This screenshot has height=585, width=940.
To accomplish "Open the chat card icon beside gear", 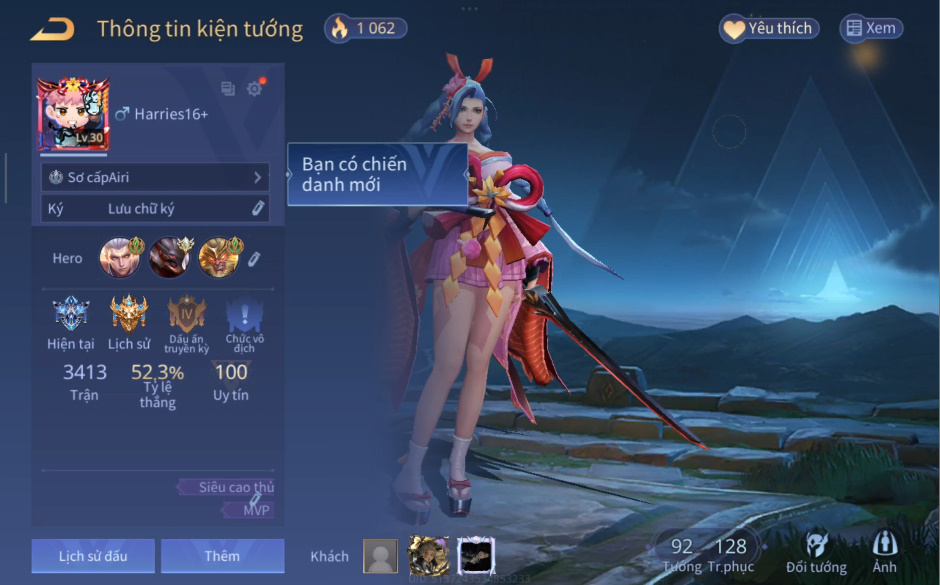I will click(228, 89).
